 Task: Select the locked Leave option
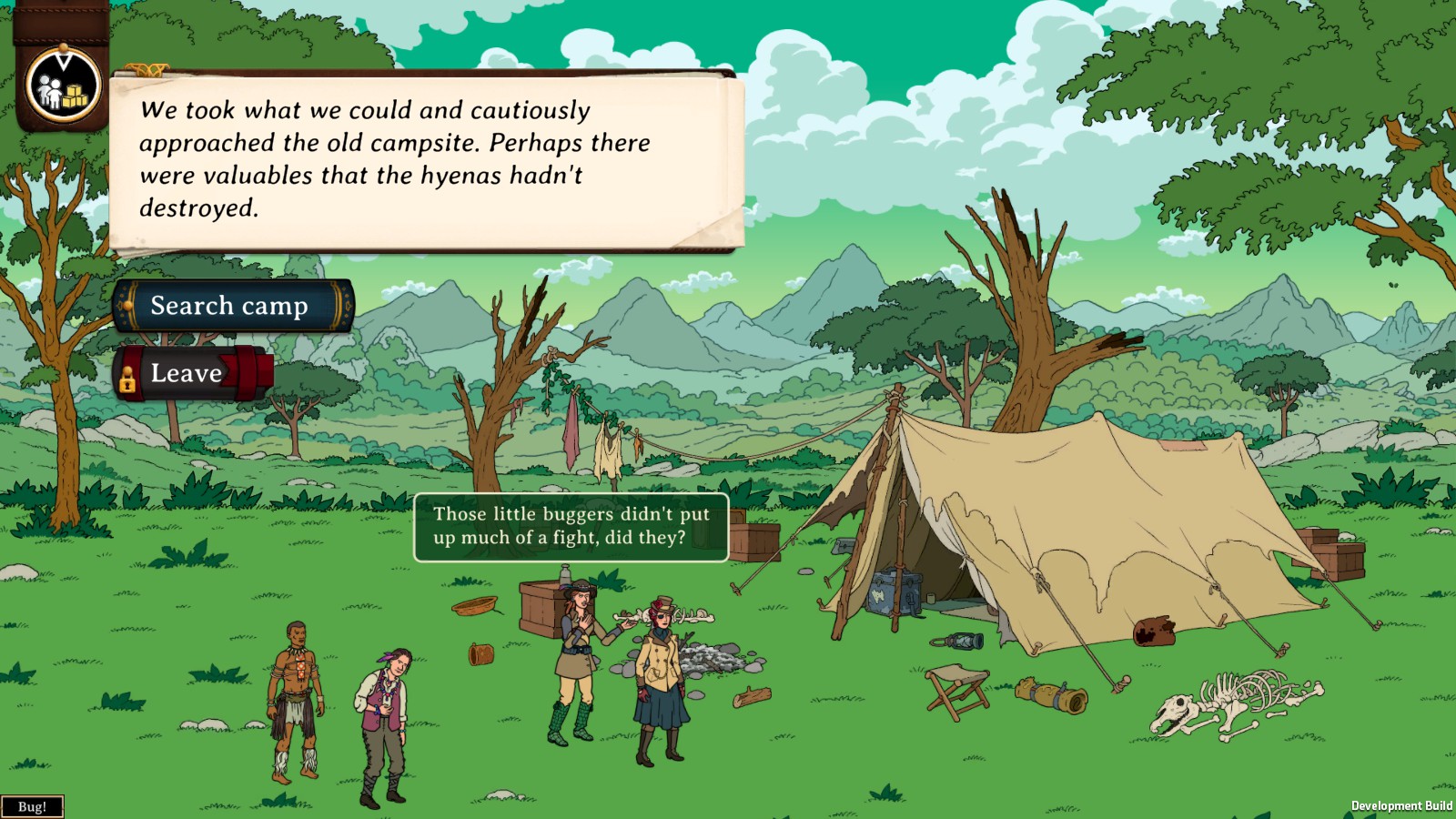[x=194, y=373]
